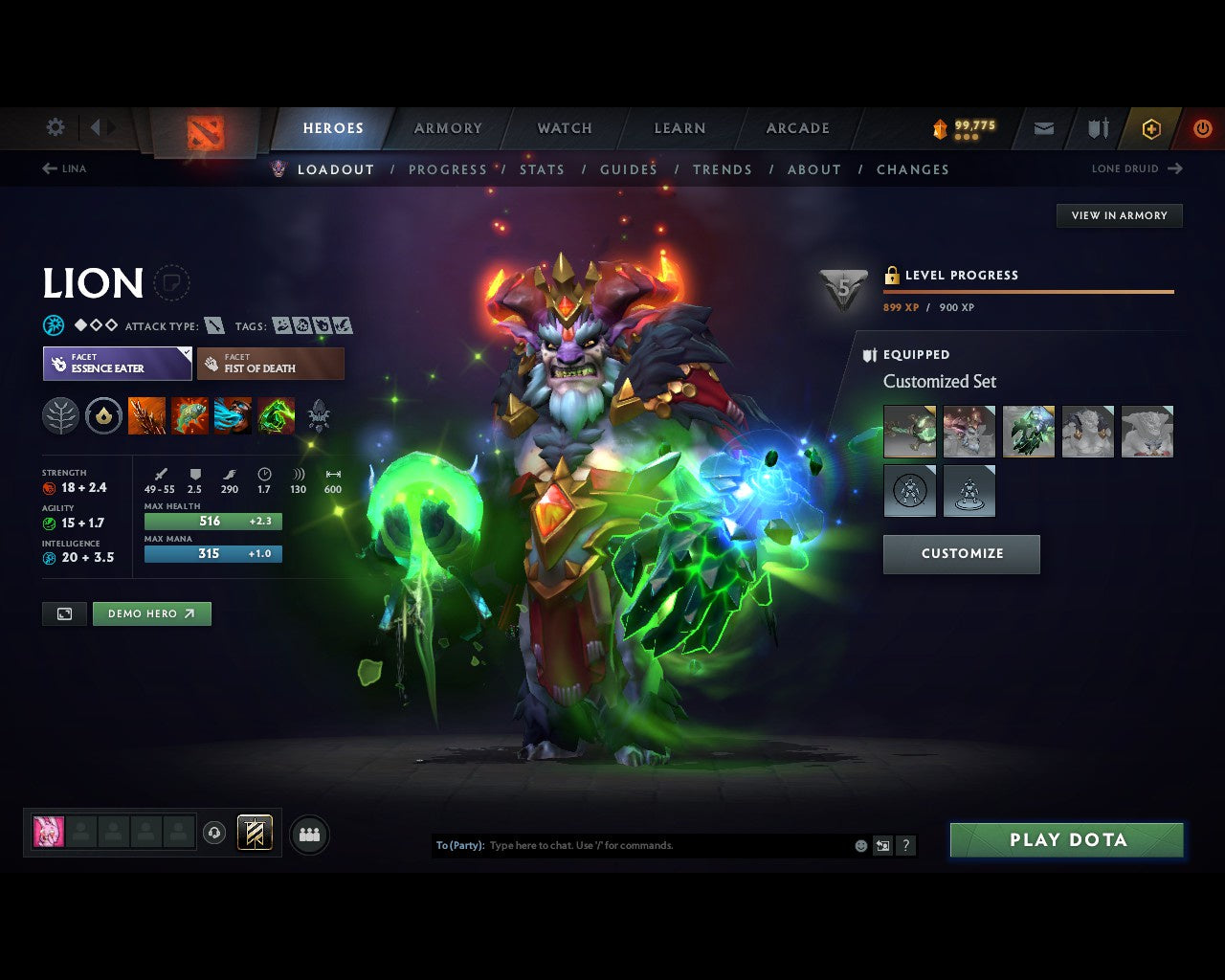Viewport: 1225px width, 980px height.
Task: Select the Fist of Death facet
Action: point(271,363)
